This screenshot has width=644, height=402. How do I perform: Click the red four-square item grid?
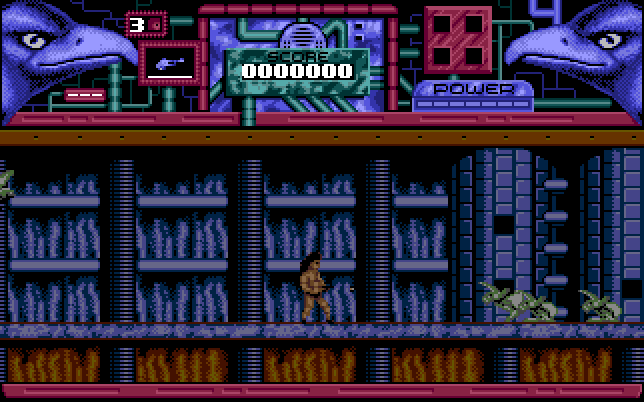coord(458,41)
